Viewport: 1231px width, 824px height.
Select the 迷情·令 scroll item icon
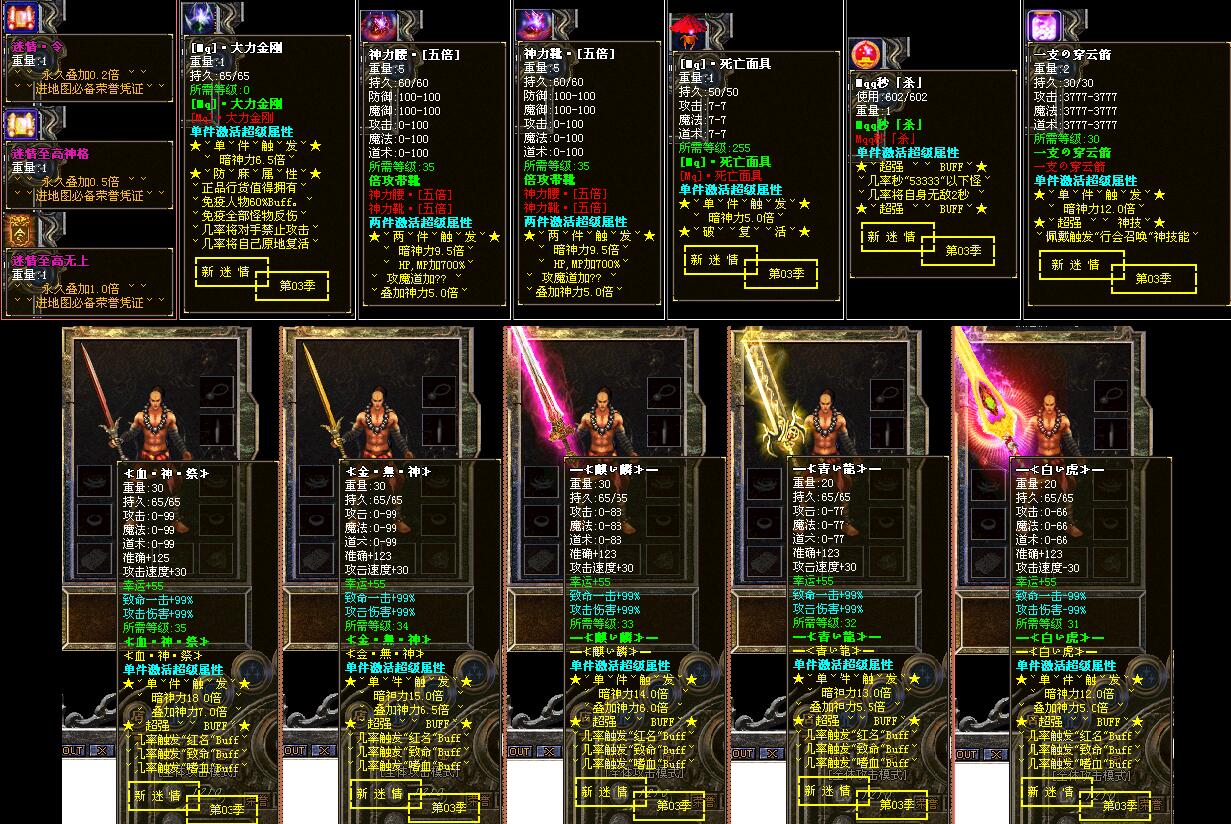(22, 17)
